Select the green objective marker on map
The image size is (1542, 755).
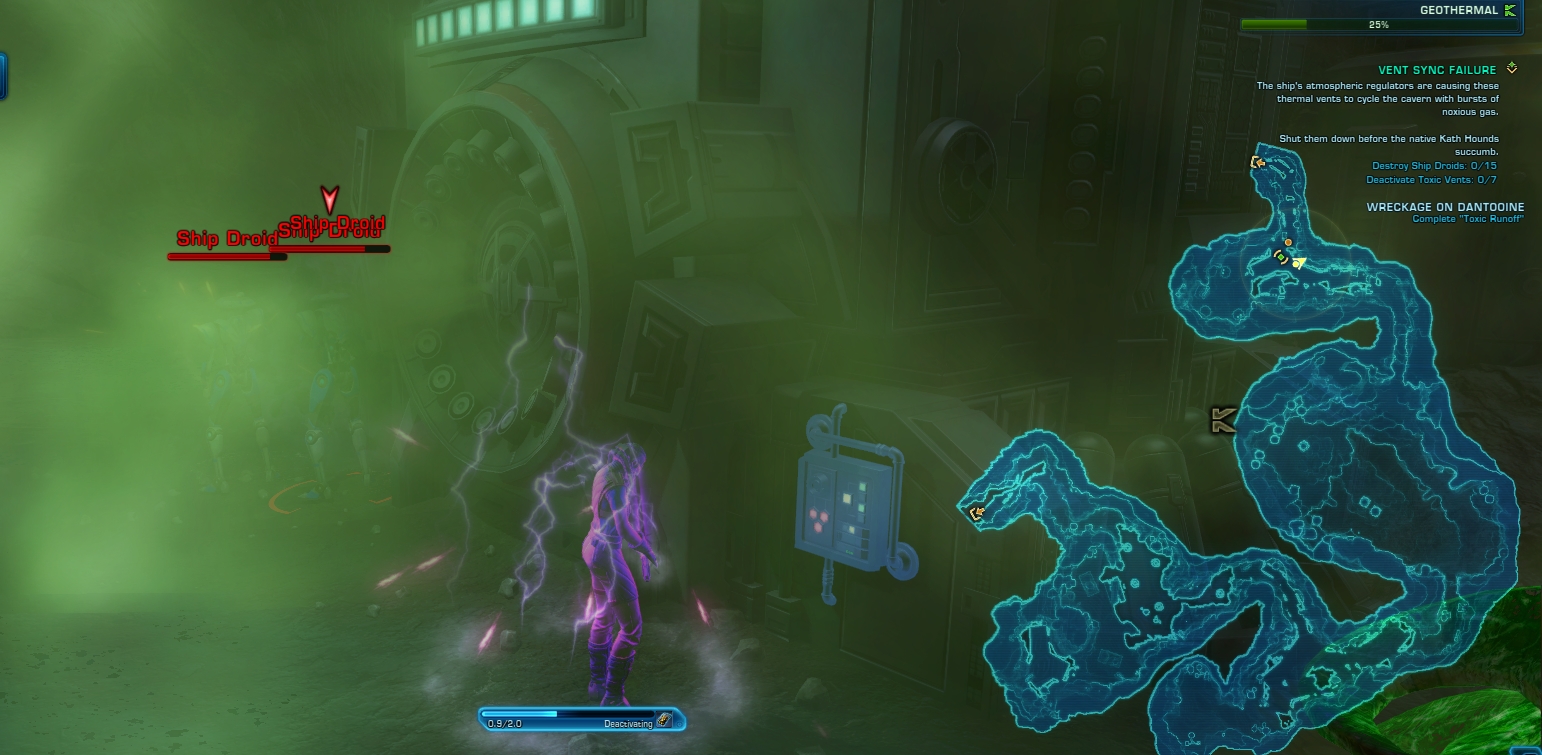coord(1281,256)
